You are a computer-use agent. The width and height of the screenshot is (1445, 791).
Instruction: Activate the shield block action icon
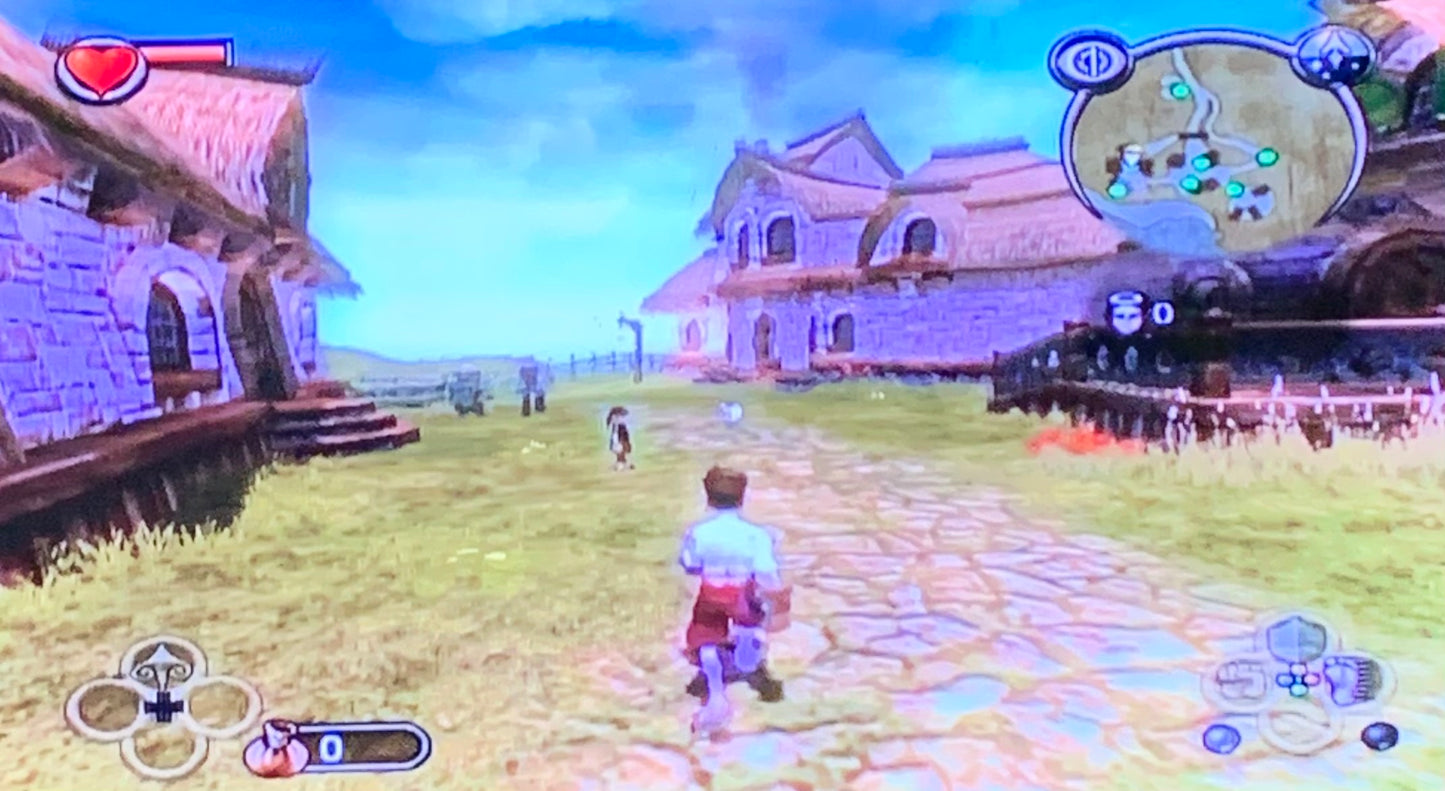(x=1298, y=638)
